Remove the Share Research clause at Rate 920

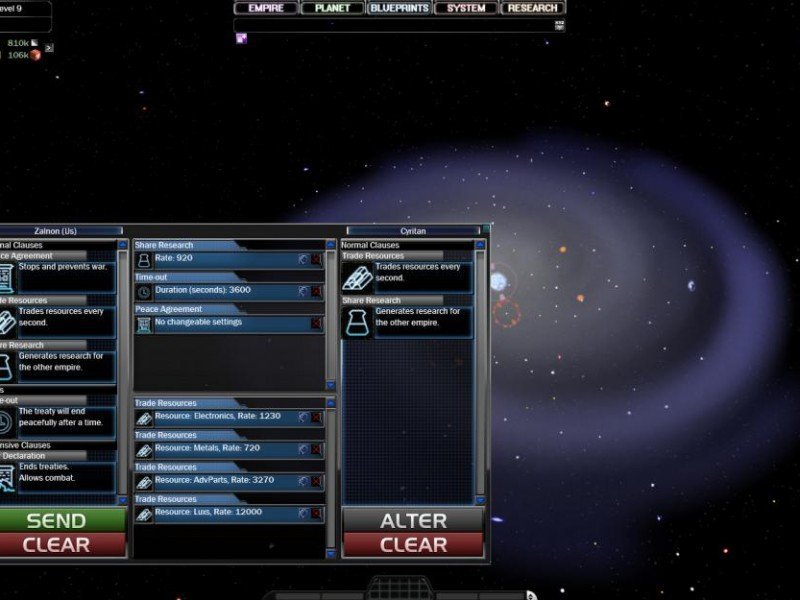[x=317, y=259]
